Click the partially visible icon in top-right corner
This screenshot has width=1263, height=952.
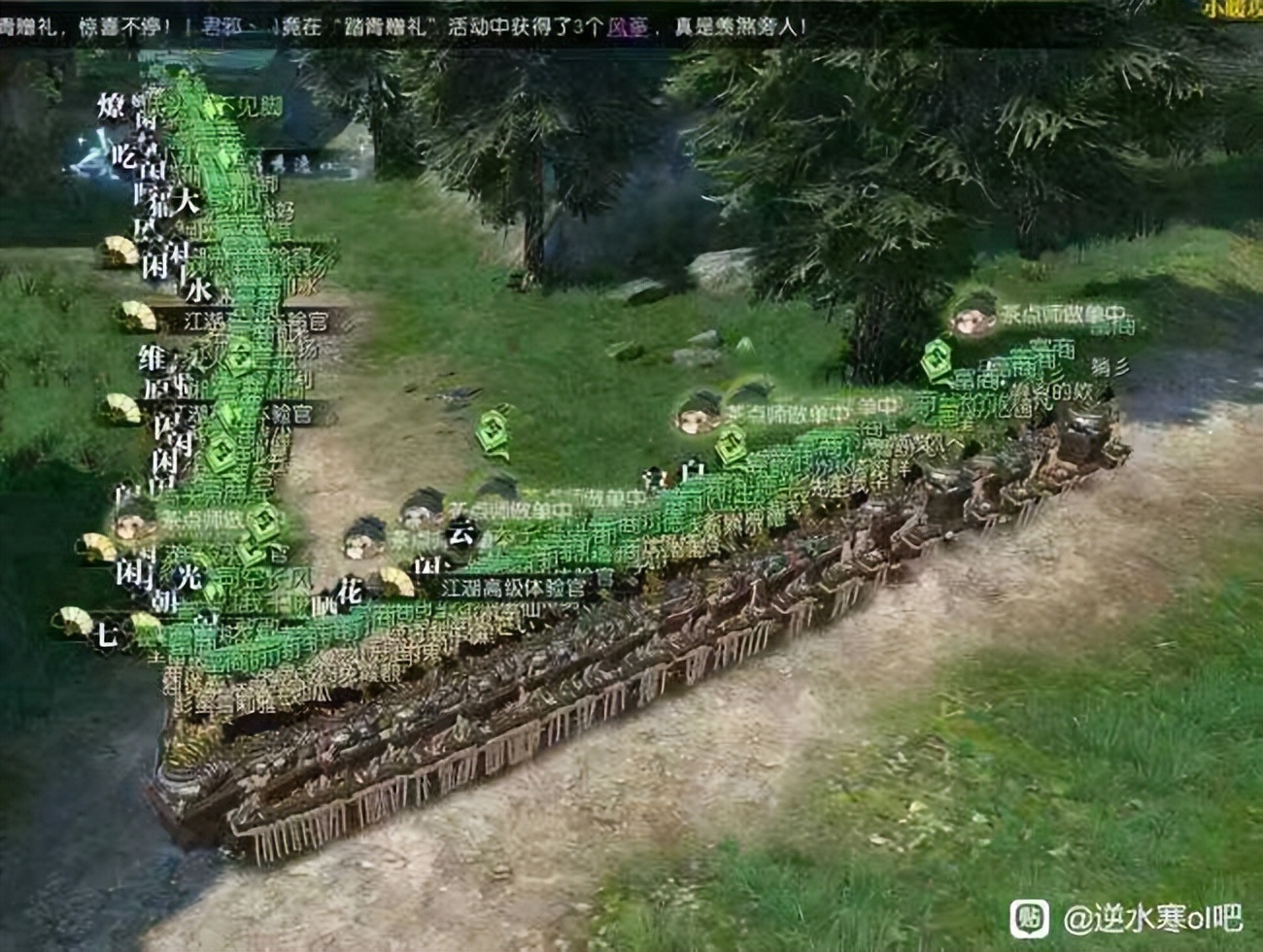coord(1236,10)
